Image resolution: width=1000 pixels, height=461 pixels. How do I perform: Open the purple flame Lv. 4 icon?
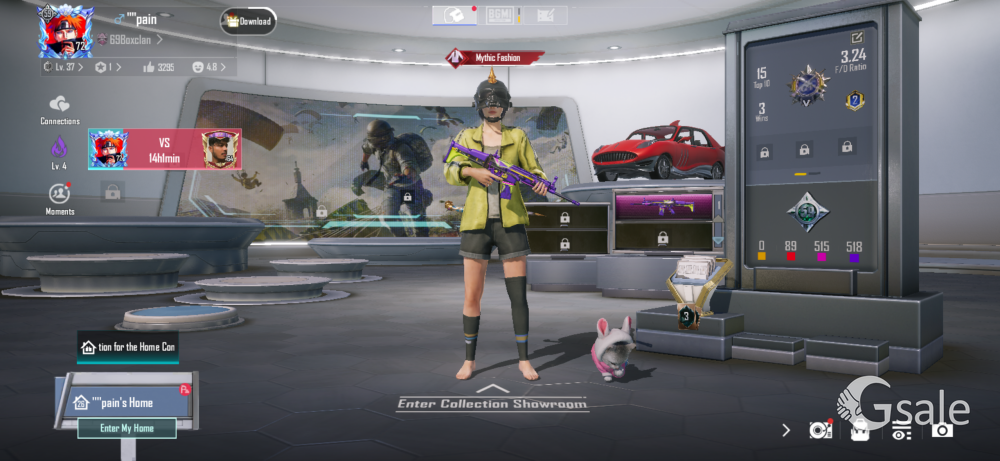(59, 152)
